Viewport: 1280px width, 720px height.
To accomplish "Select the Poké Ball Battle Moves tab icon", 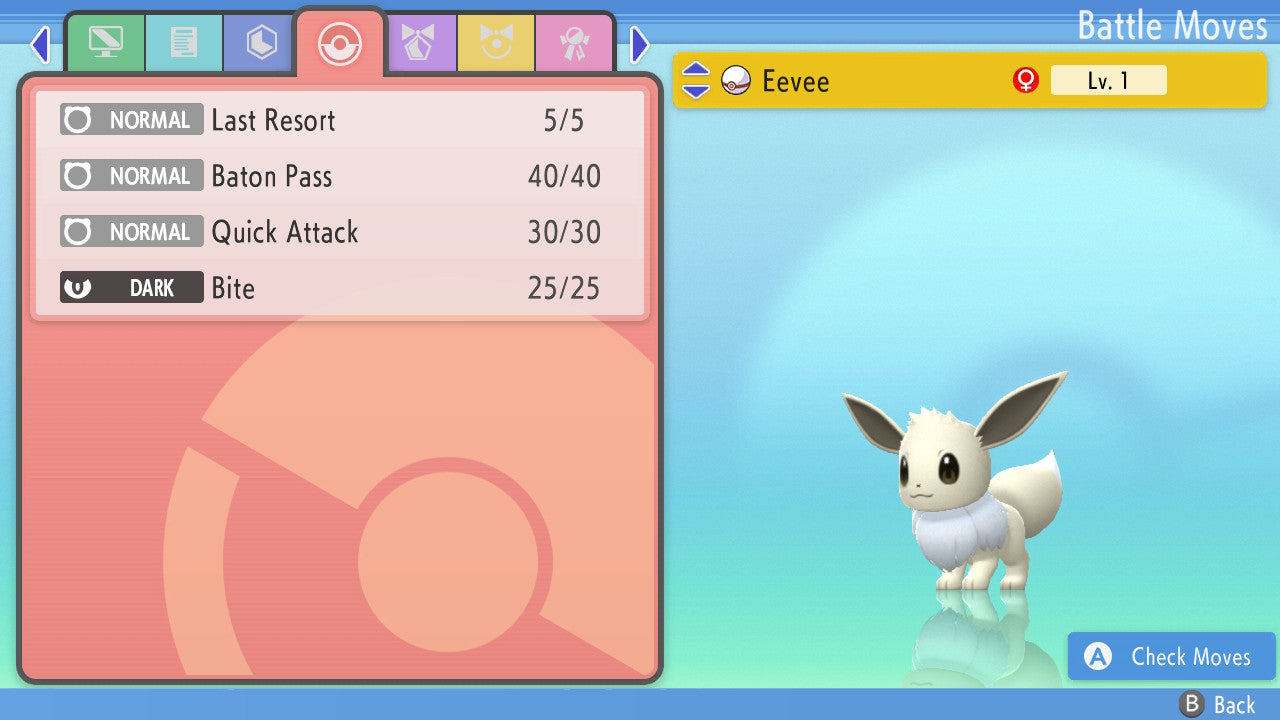I will (x=339, y=43).
